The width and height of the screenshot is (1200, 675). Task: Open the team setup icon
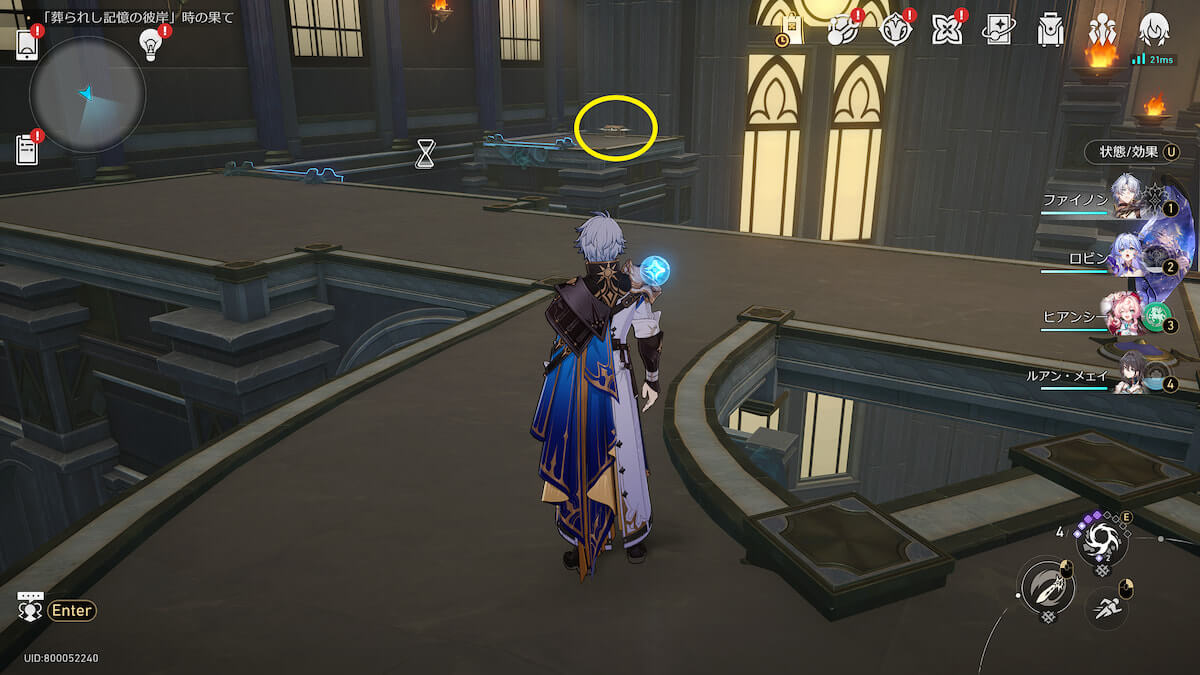point(1102,31)
